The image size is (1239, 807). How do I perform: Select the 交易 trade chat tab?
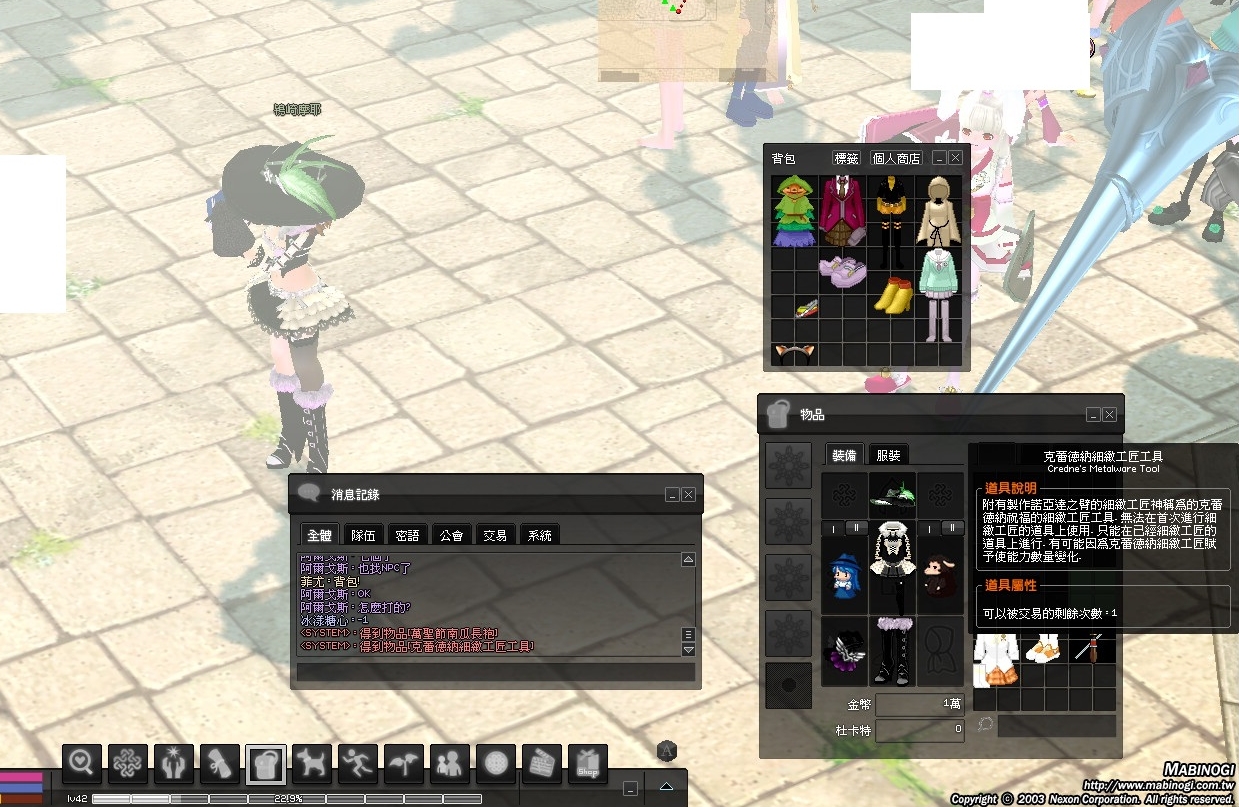click(495, 535)
